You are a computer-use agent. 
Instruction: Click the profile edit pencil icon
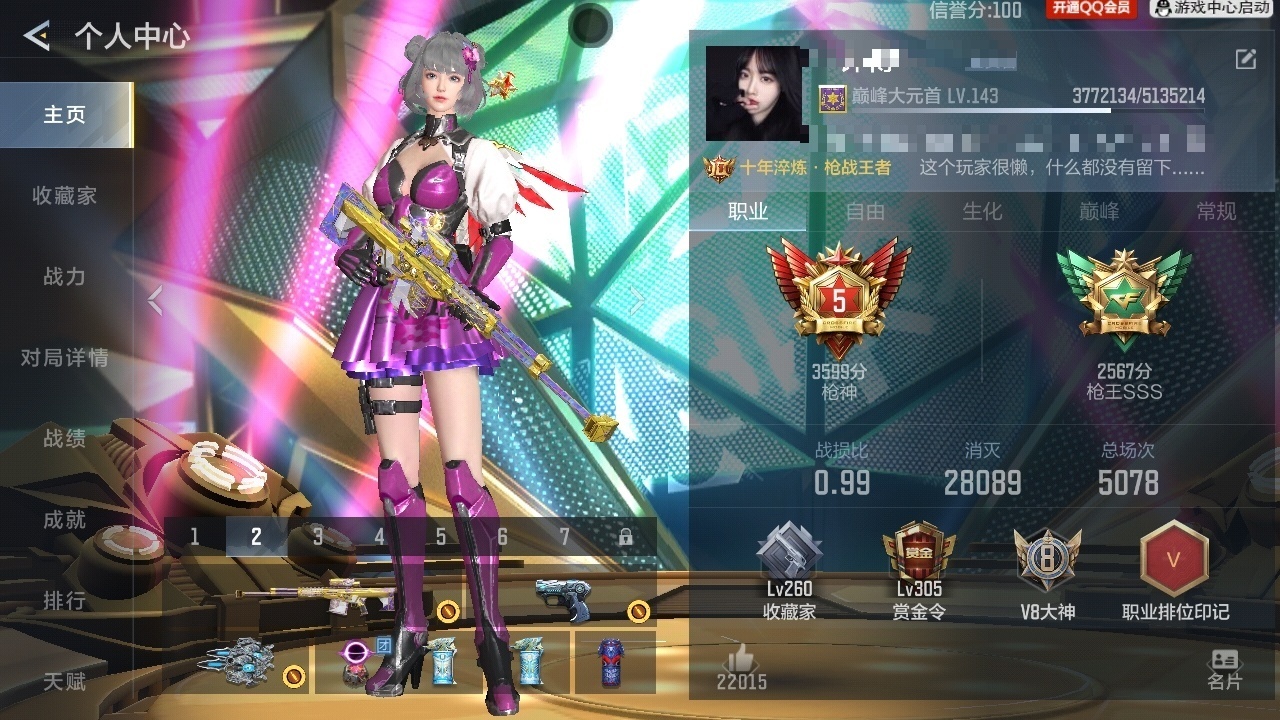pos(1245,60)
